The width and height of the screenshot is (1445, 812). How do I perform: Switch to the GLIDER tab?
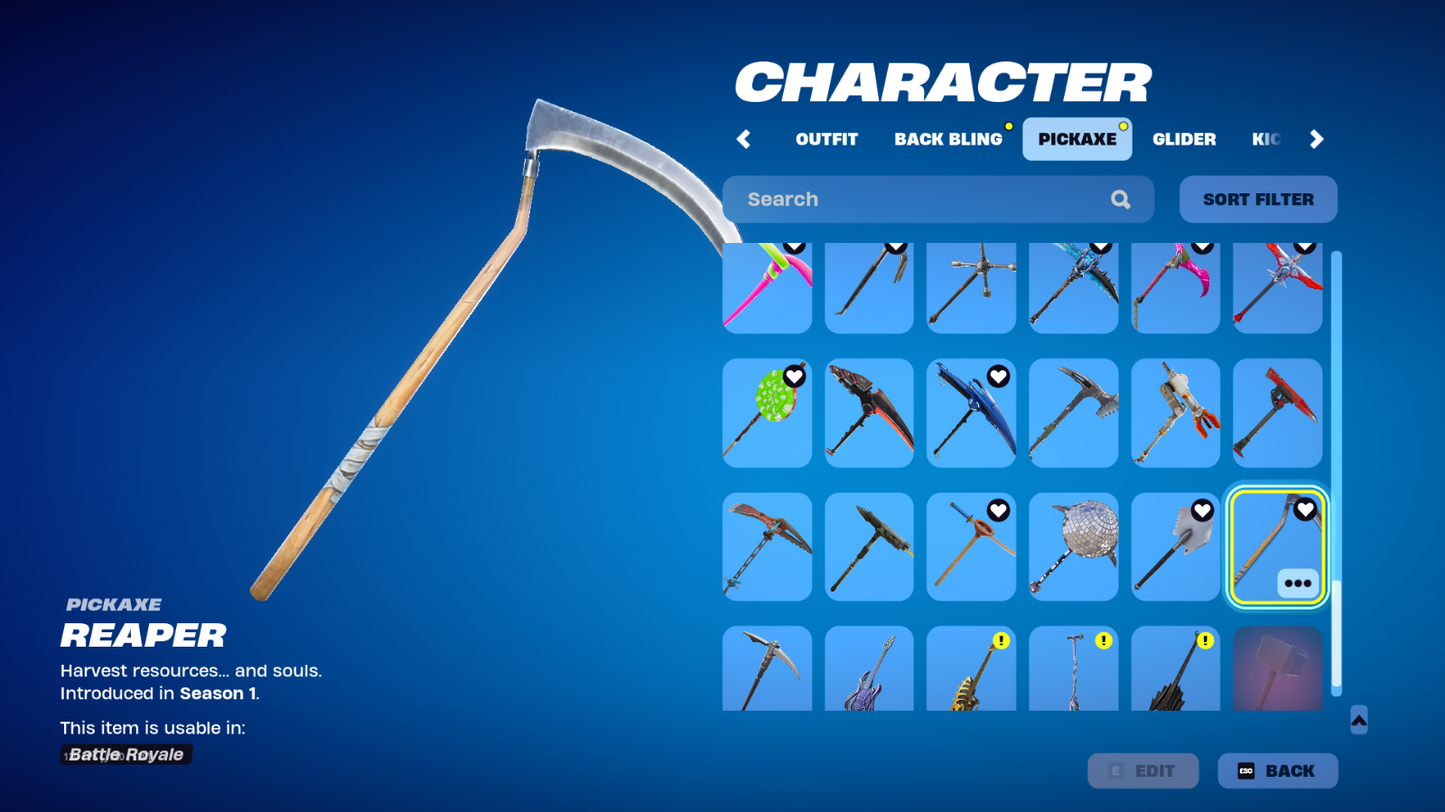(1184, 139)
